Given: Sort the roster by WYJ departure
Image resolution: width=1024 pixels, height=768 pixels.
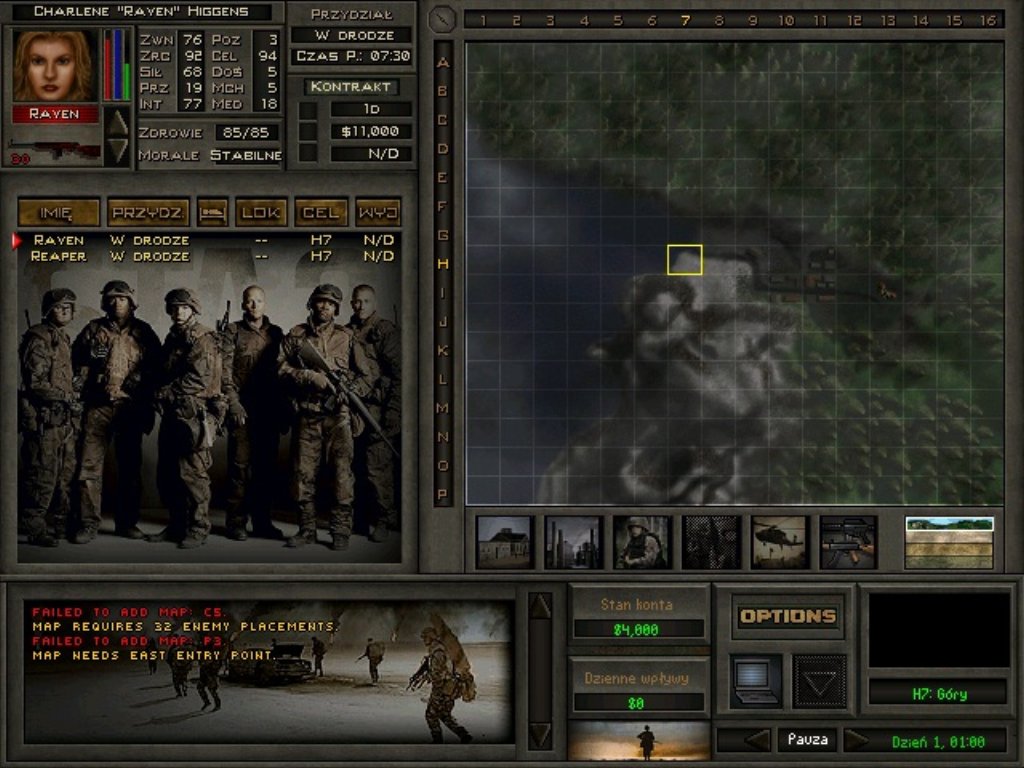Looking at the screenshot, I should pos(378,212).
